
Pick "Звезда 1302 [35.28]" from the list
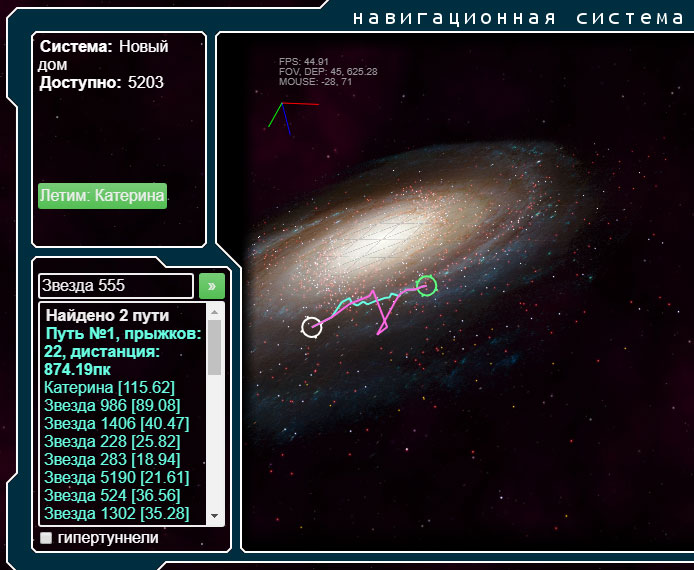[116, 513]
